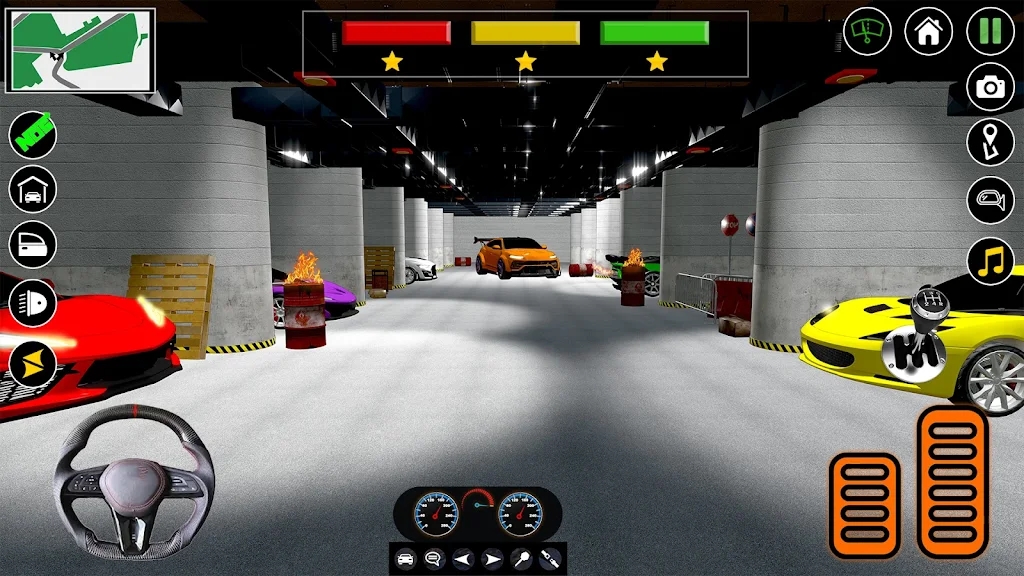This screenshot has width=1024, height=576.
Task: Tap the map location pin icon
Action: 990,143
